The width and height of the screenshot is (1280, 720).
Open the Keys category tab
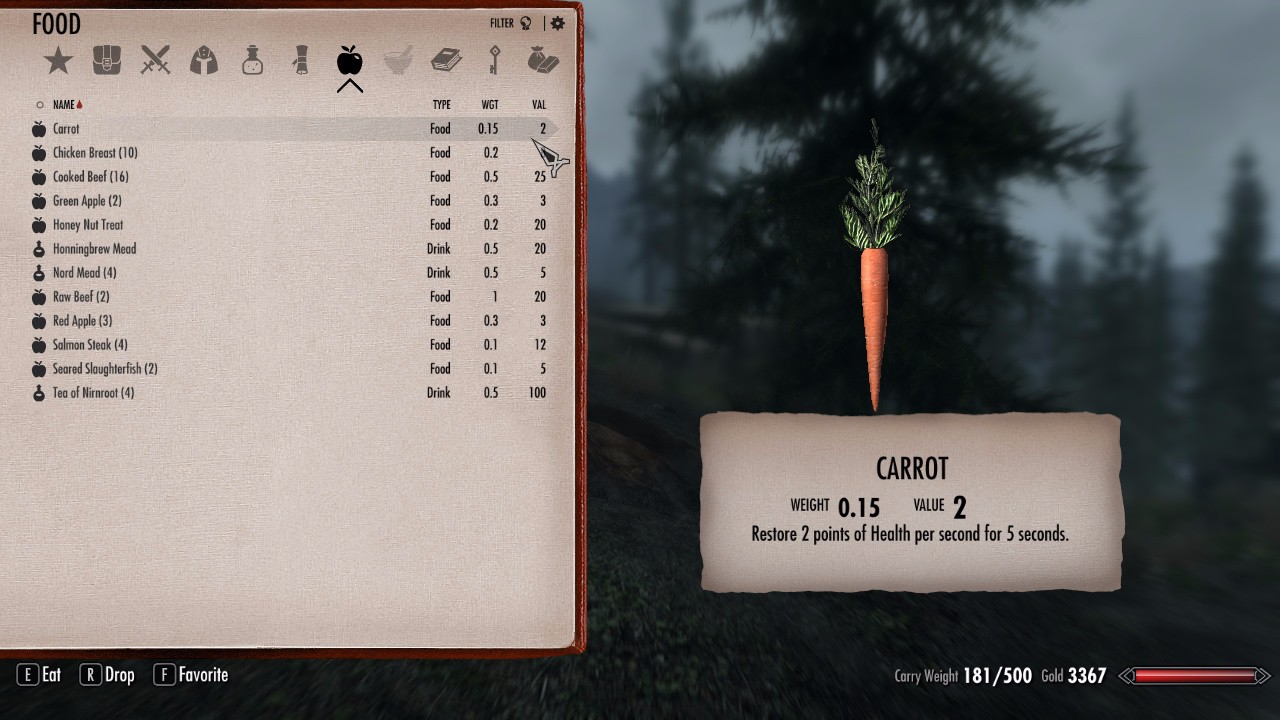pyautogui.click(x=494, y=61)
